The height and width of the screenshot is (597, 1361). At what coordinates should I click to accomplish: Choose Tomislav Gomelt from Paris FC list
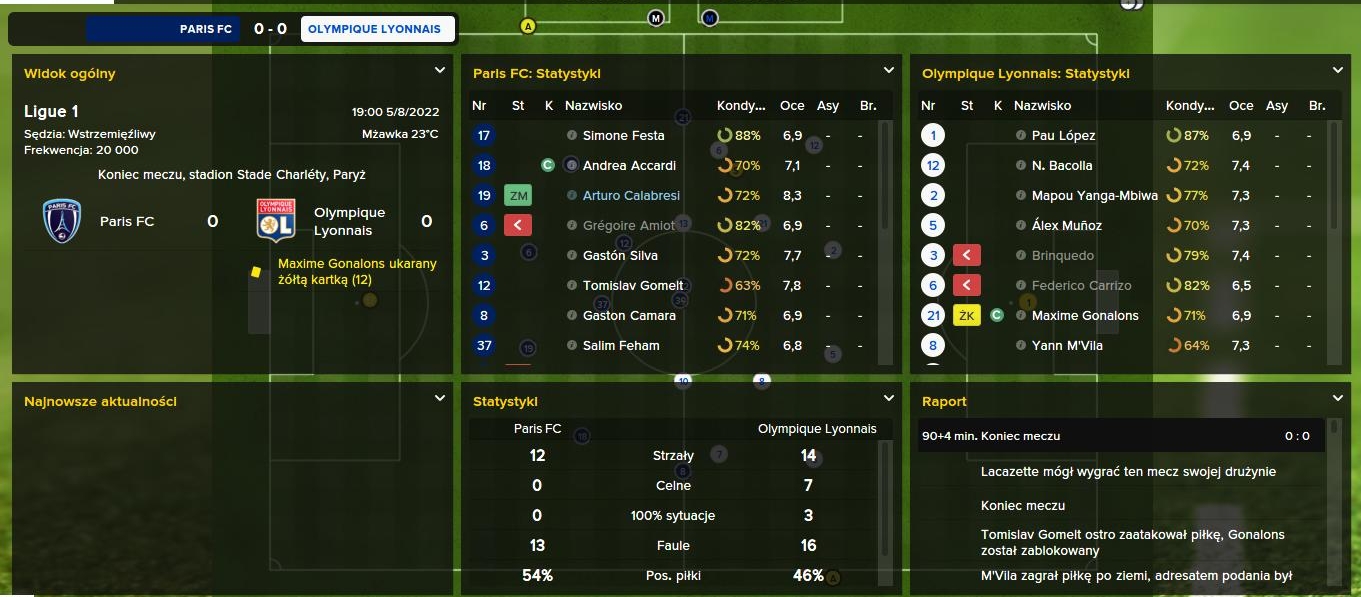click(633, 285)
